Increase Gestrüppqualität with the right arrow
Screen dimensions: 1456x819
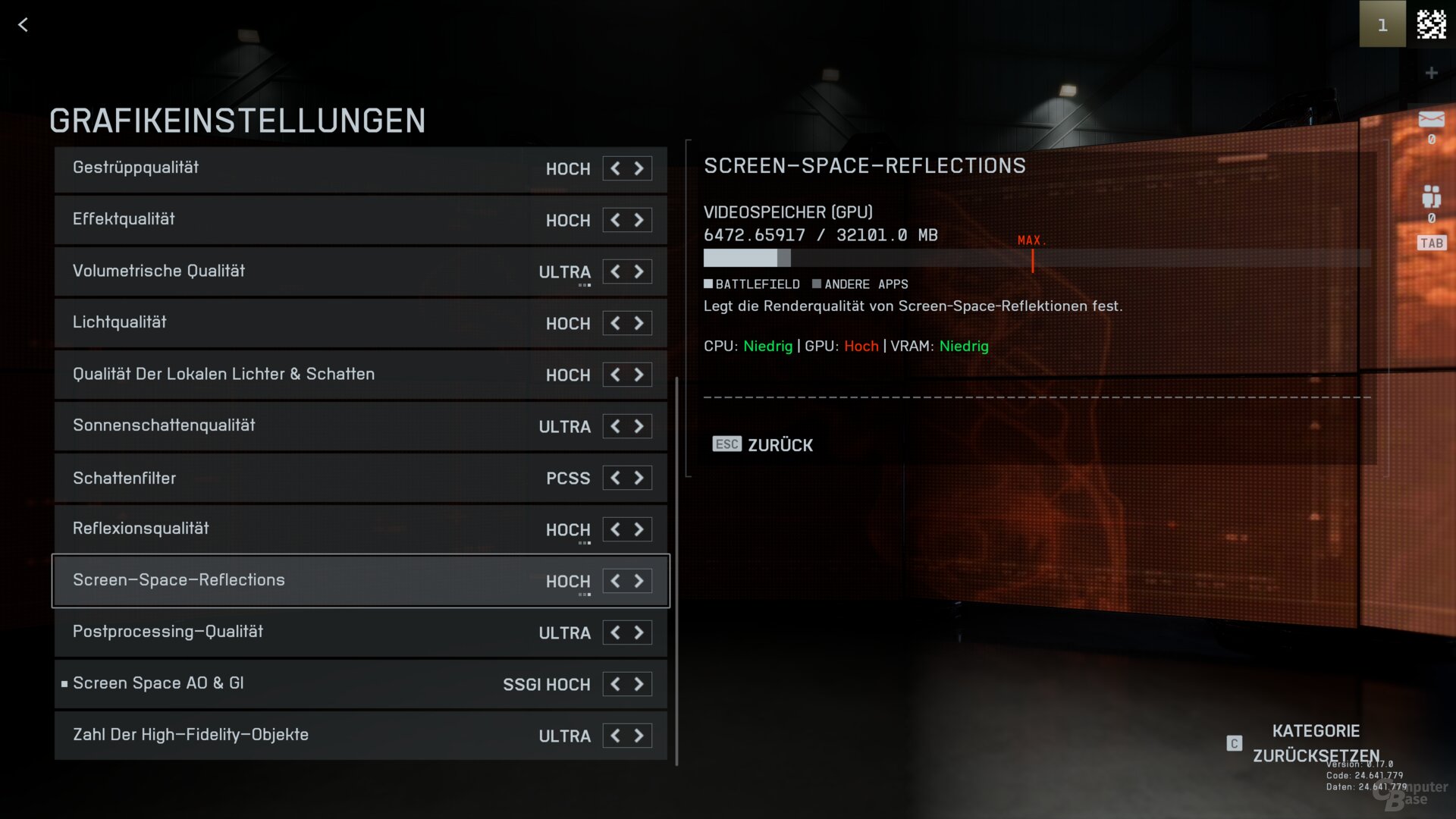coord(639,168)
